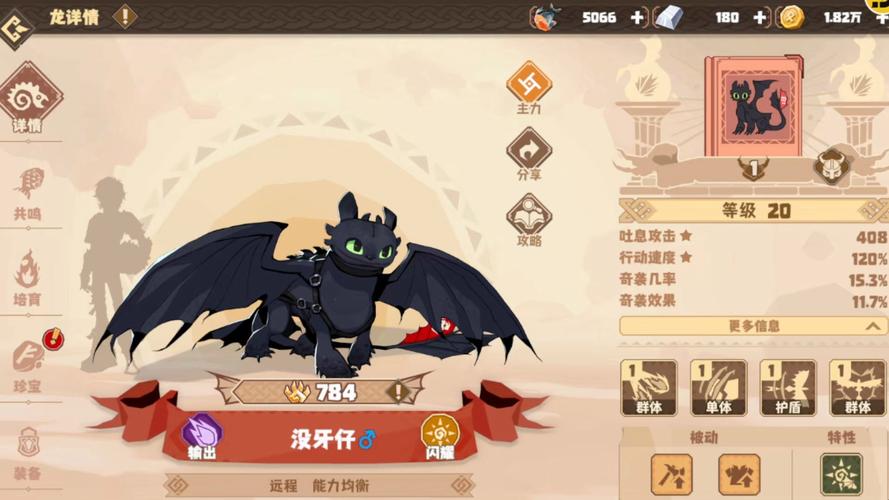The image size is (889, 500).
Task: View the 单体 skill icon
Action: point(718,387)
